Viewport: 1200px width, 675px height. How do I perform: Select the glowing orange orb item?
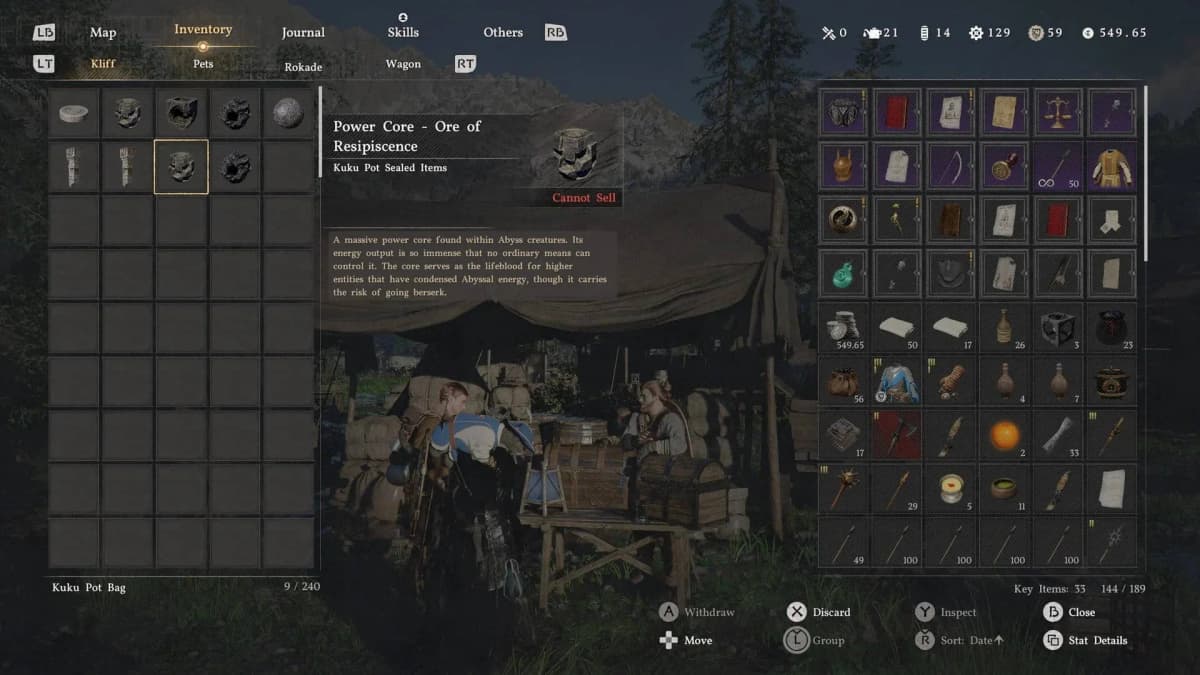tap(1004, 435)
